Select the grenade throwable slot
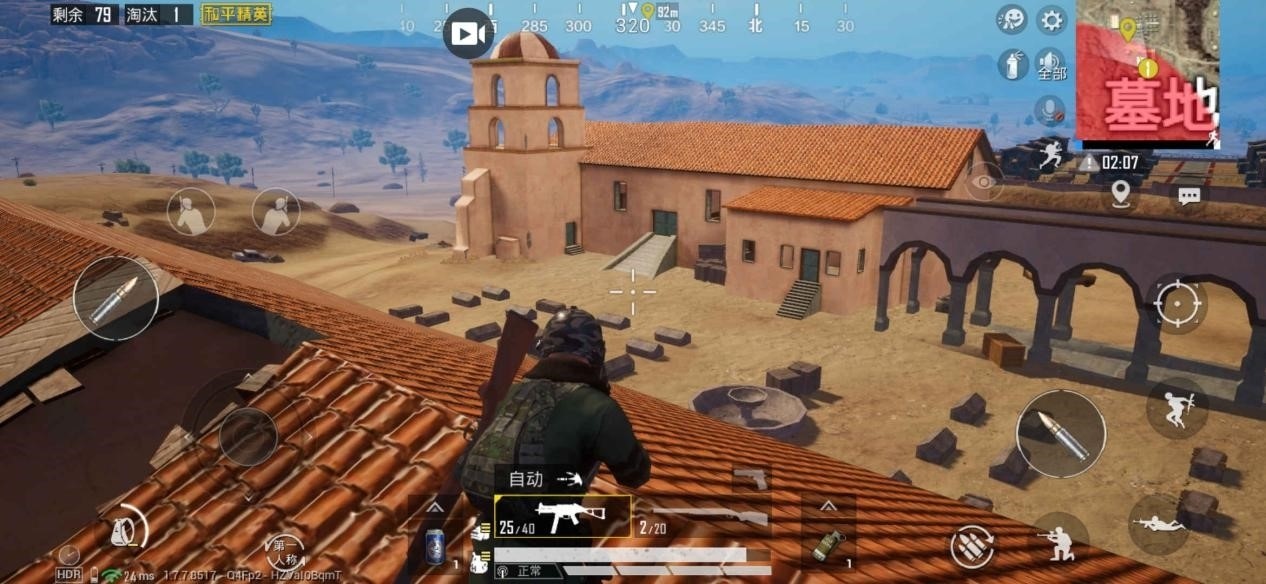 click(827, 545)
